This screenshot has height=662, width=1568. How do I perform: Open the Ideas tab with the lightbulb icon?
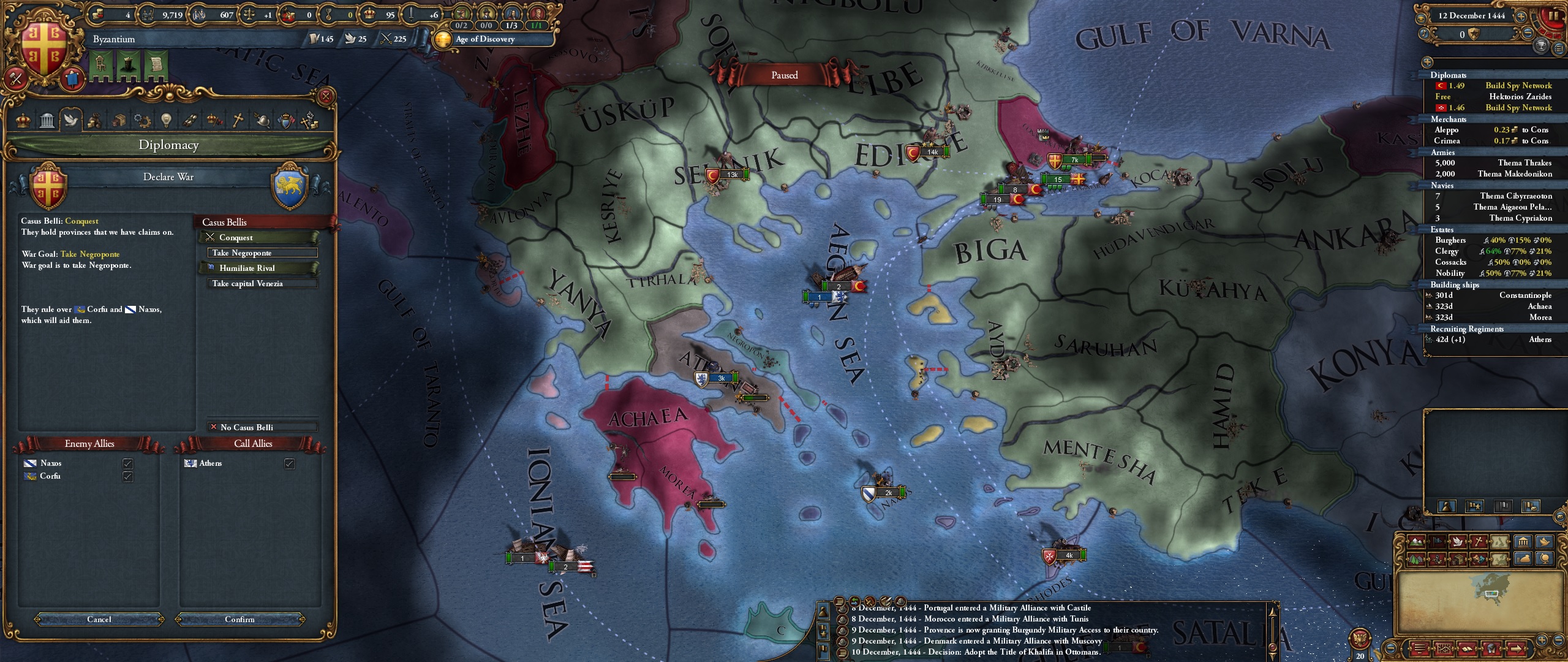point(166,120)
